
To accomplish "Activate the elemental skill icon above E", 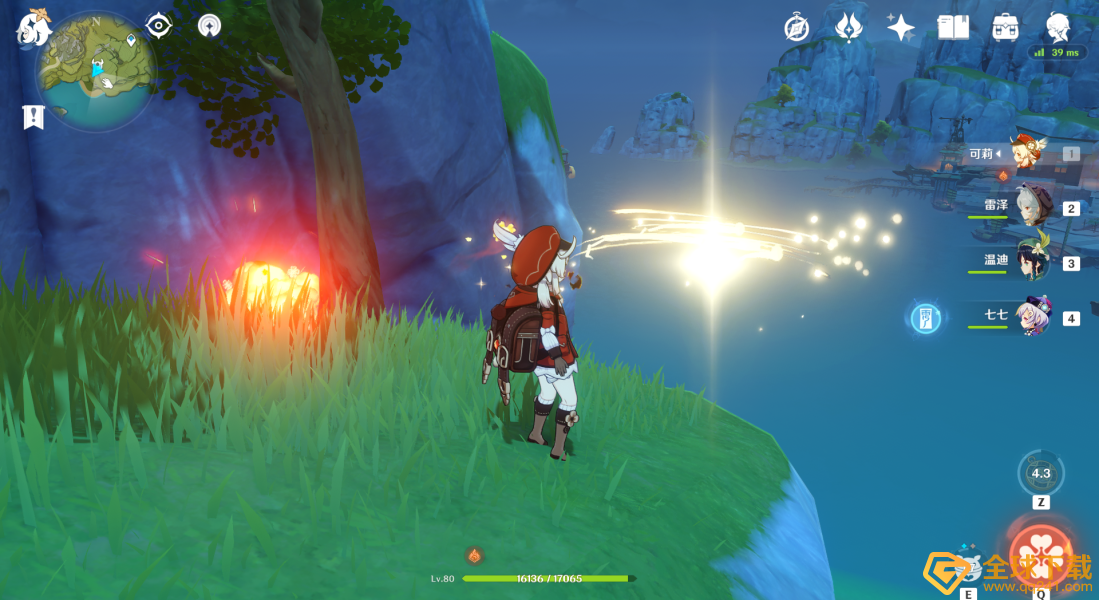I will [x=968, y=567].
